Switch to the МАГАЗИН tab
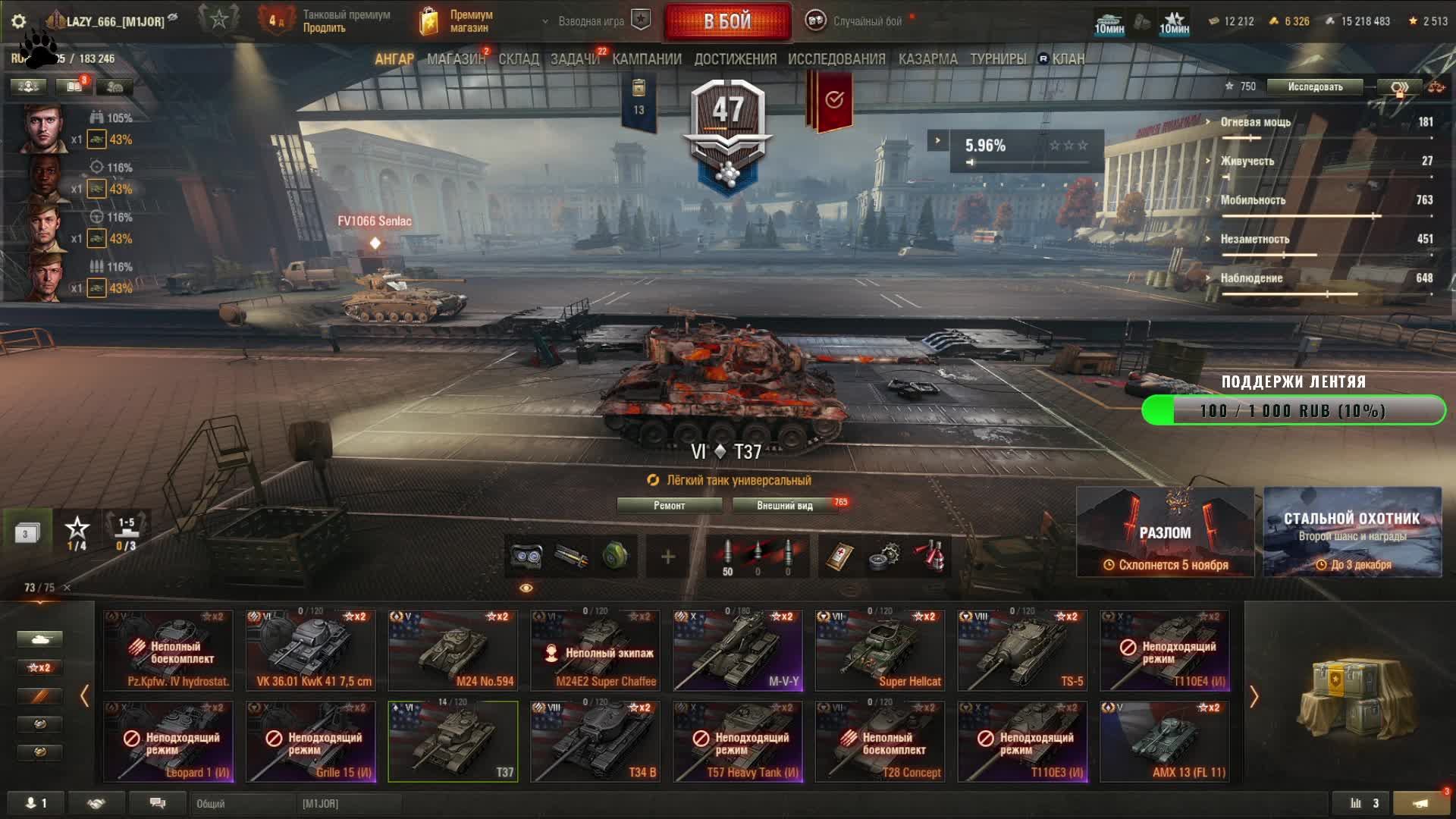Screen dimensions: 1456x819 pos(455,59)
